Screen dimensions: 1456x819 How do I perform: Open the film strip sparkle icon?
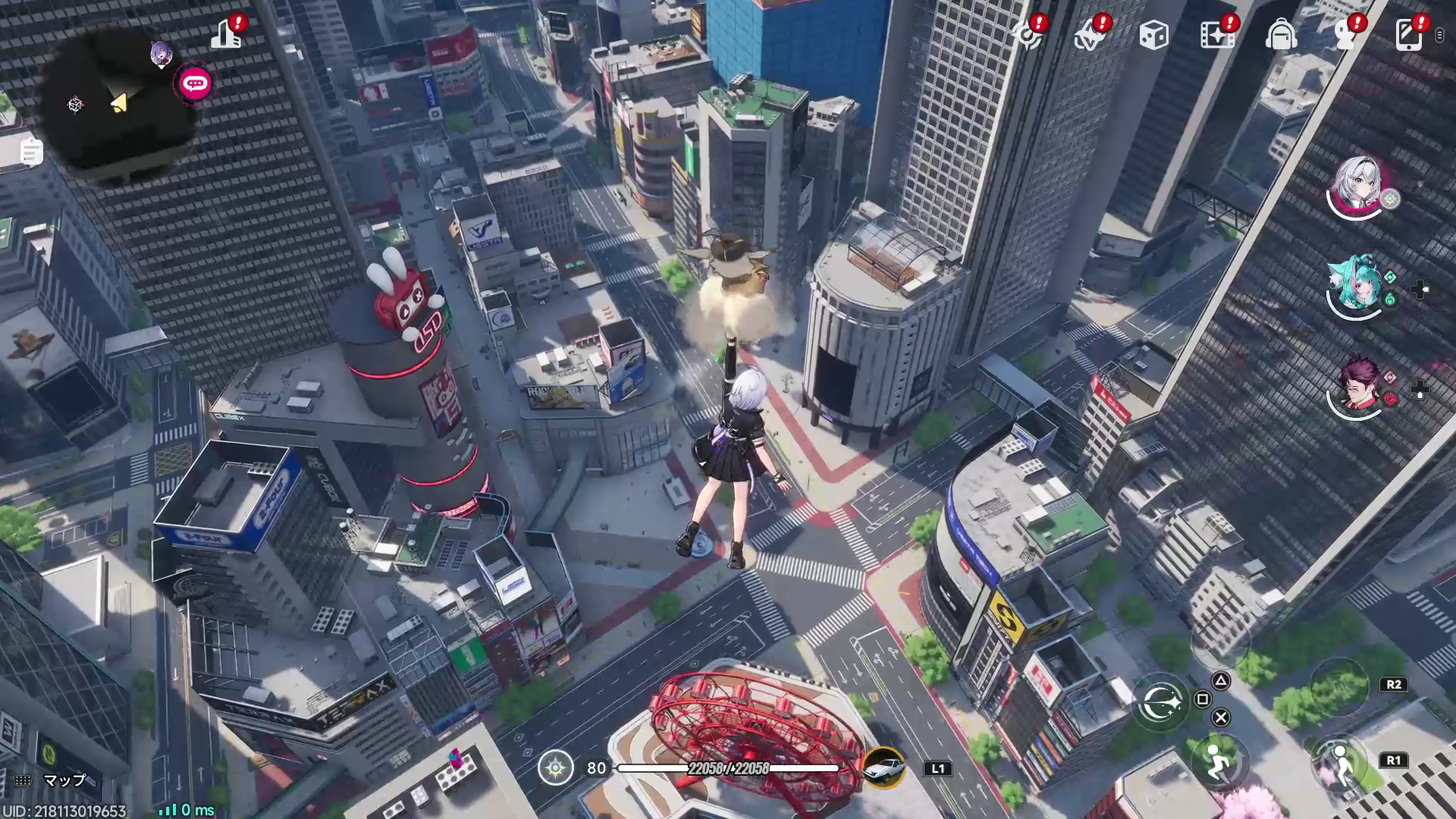click(1217, 35)
